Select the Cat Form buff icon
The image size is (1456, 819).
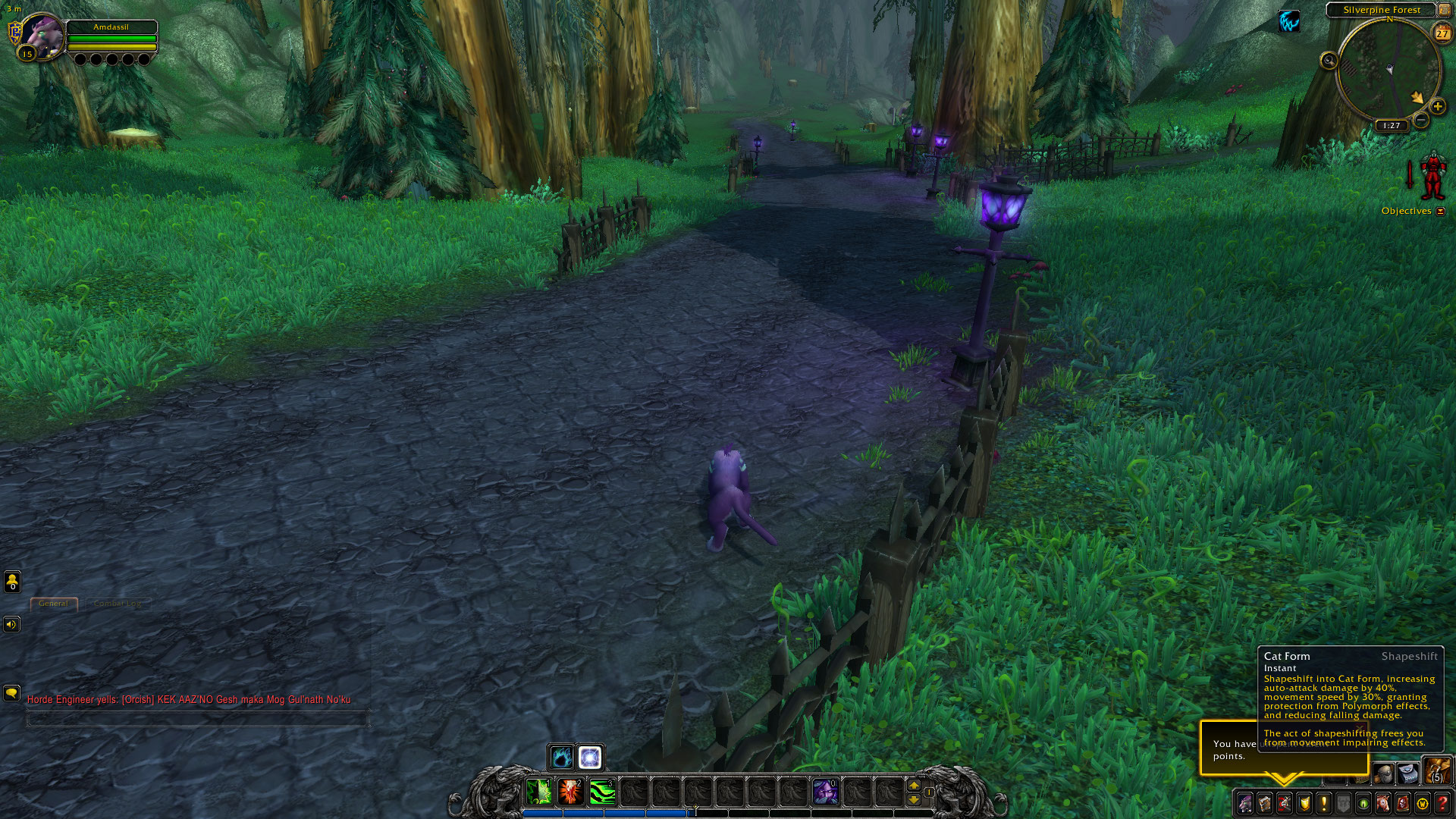[x=1289, y=21]
